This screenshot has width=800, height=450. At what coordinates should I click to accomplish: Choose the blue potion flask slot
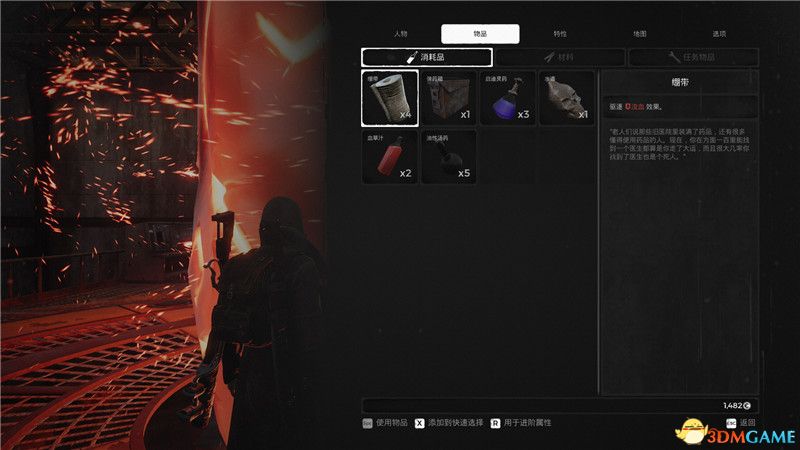[x=508, y=97]
